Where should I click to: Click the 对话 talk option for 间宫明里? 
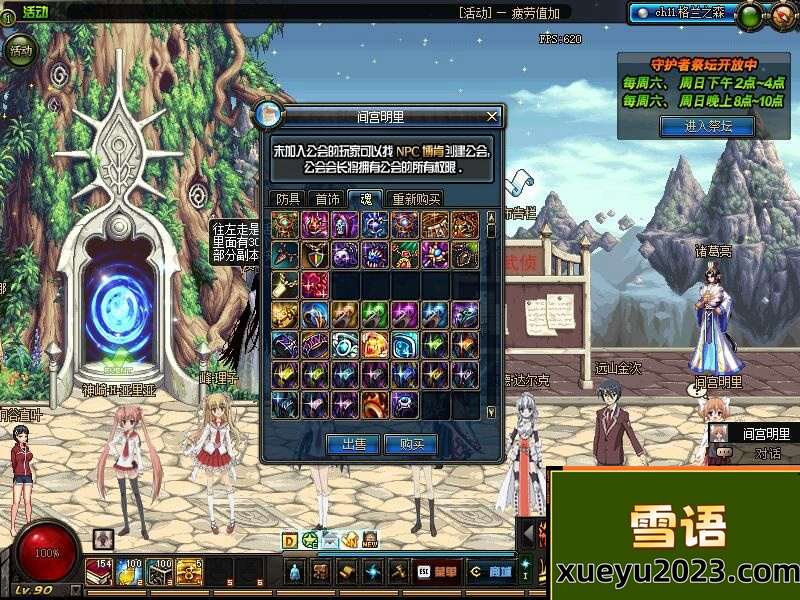click(767, 453)
